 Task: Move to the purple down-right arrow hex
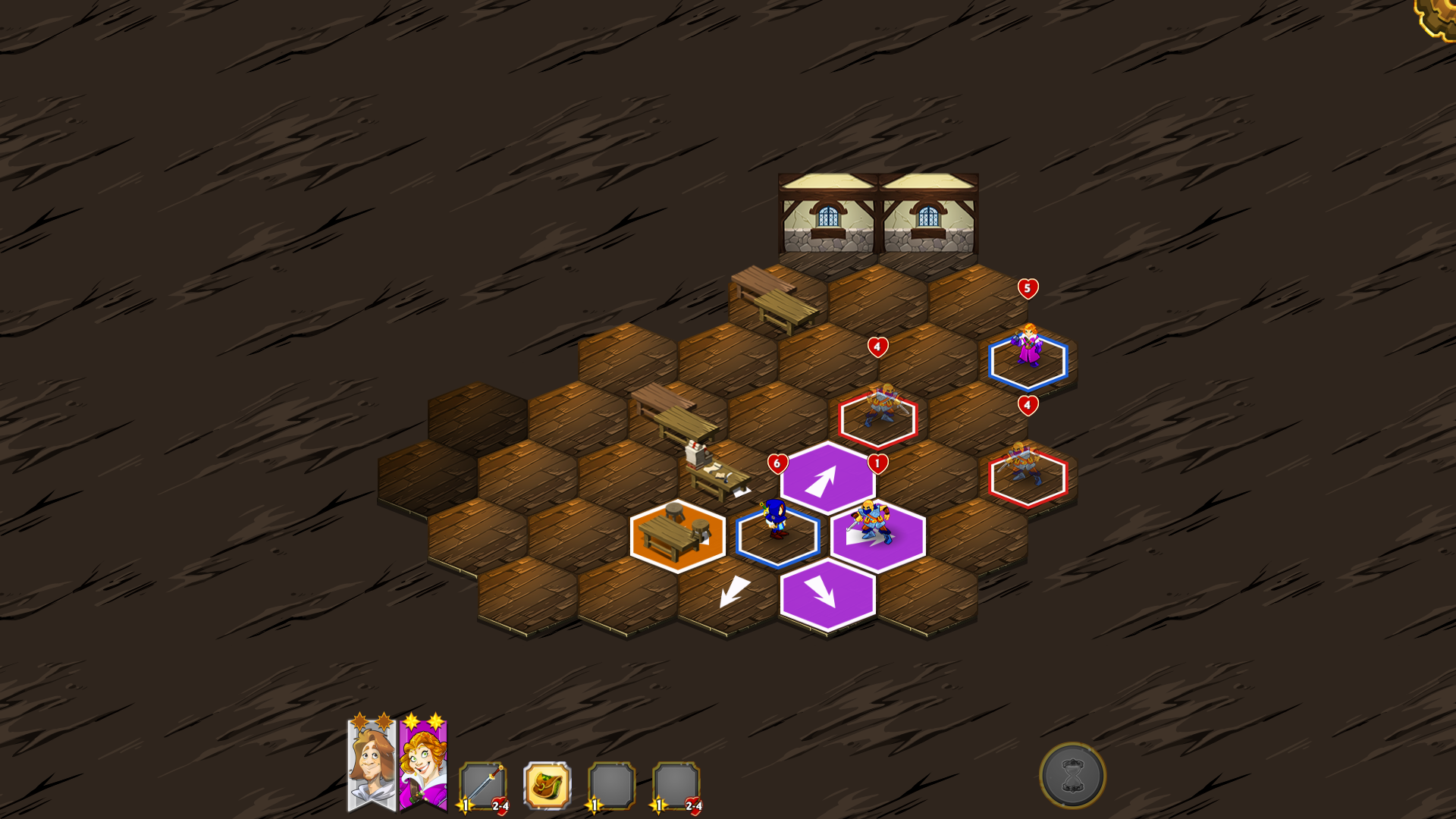coord(827,595)
